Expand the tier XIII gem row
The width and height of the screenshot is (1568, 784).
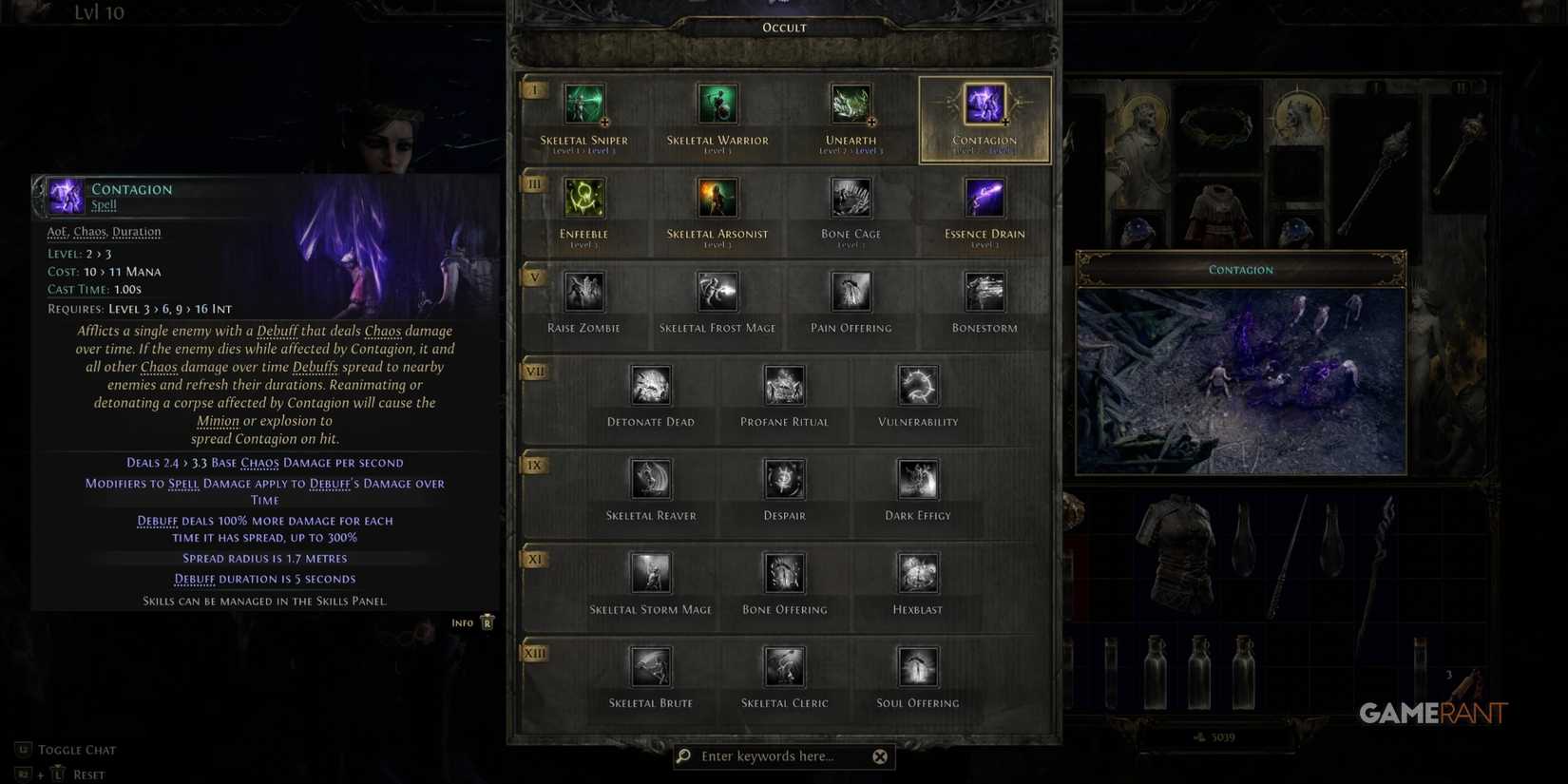coord(534,653)
